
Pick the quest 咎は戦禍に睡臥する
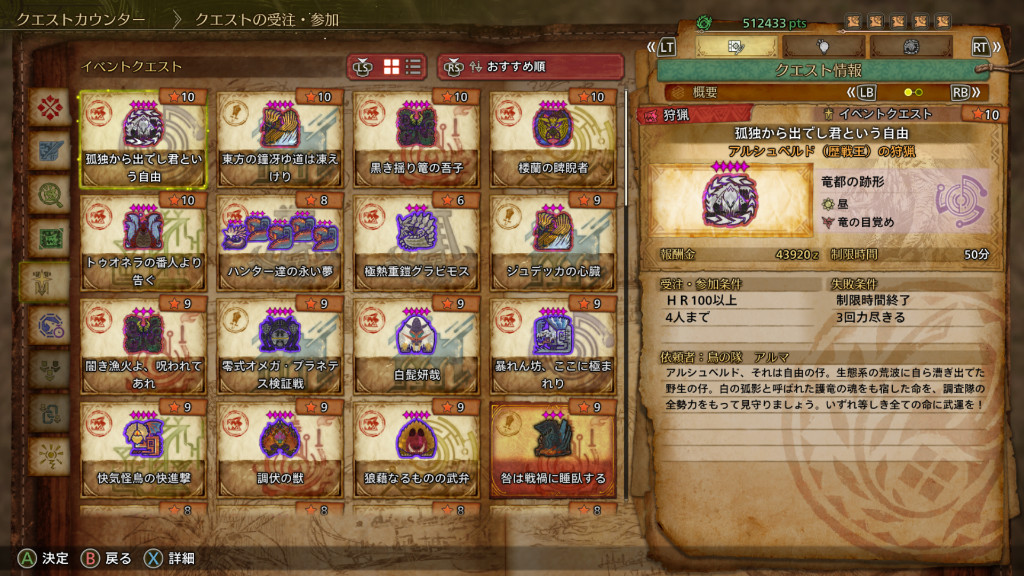552,451
